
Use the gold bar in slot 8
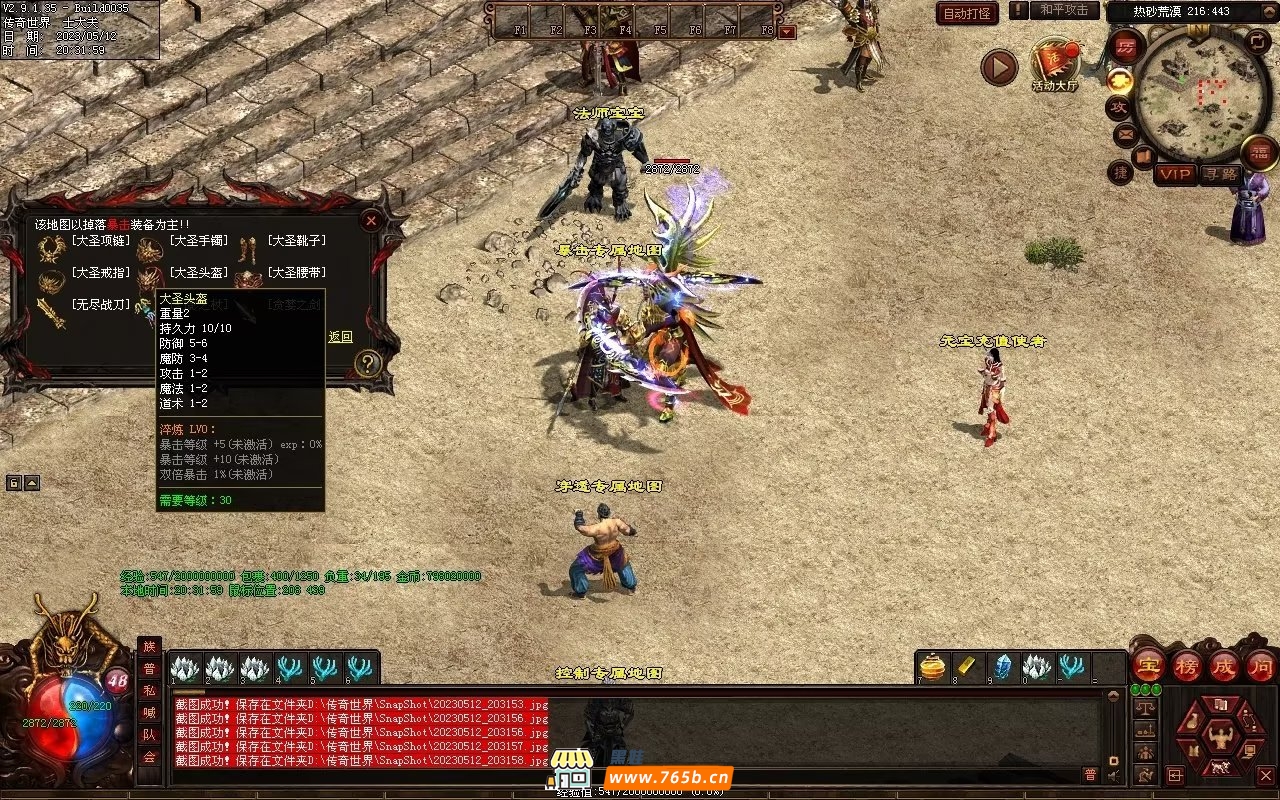click(x=967, y=666)
